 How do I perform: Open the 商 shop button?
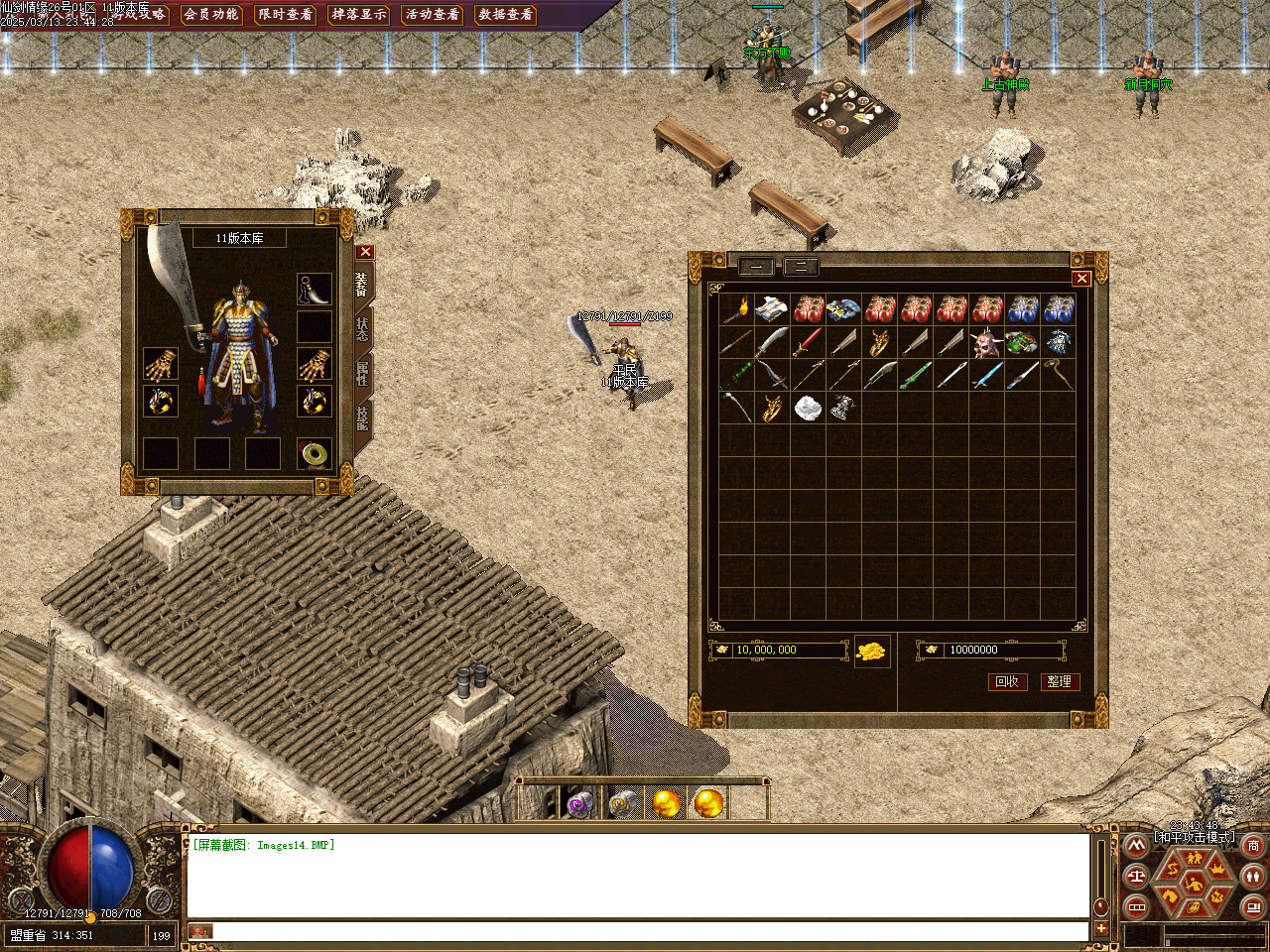(1253, 846)
